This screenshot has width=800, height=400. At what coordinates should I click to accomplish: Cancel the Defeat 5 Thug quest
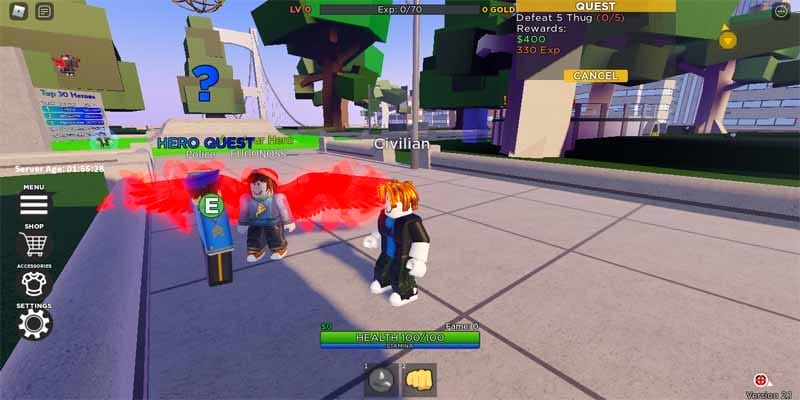coord(595,76)
